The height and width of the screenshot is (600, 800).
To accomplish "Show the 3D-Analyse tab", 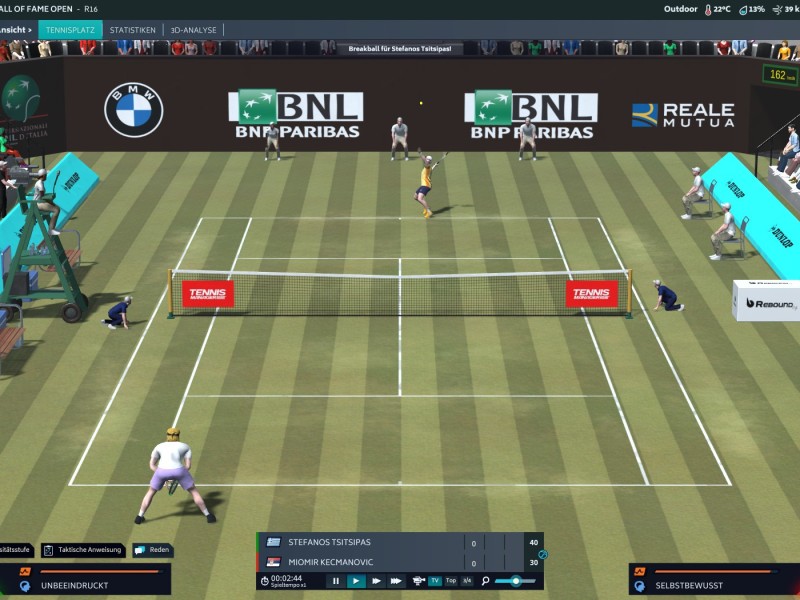I will click(193, 30).
